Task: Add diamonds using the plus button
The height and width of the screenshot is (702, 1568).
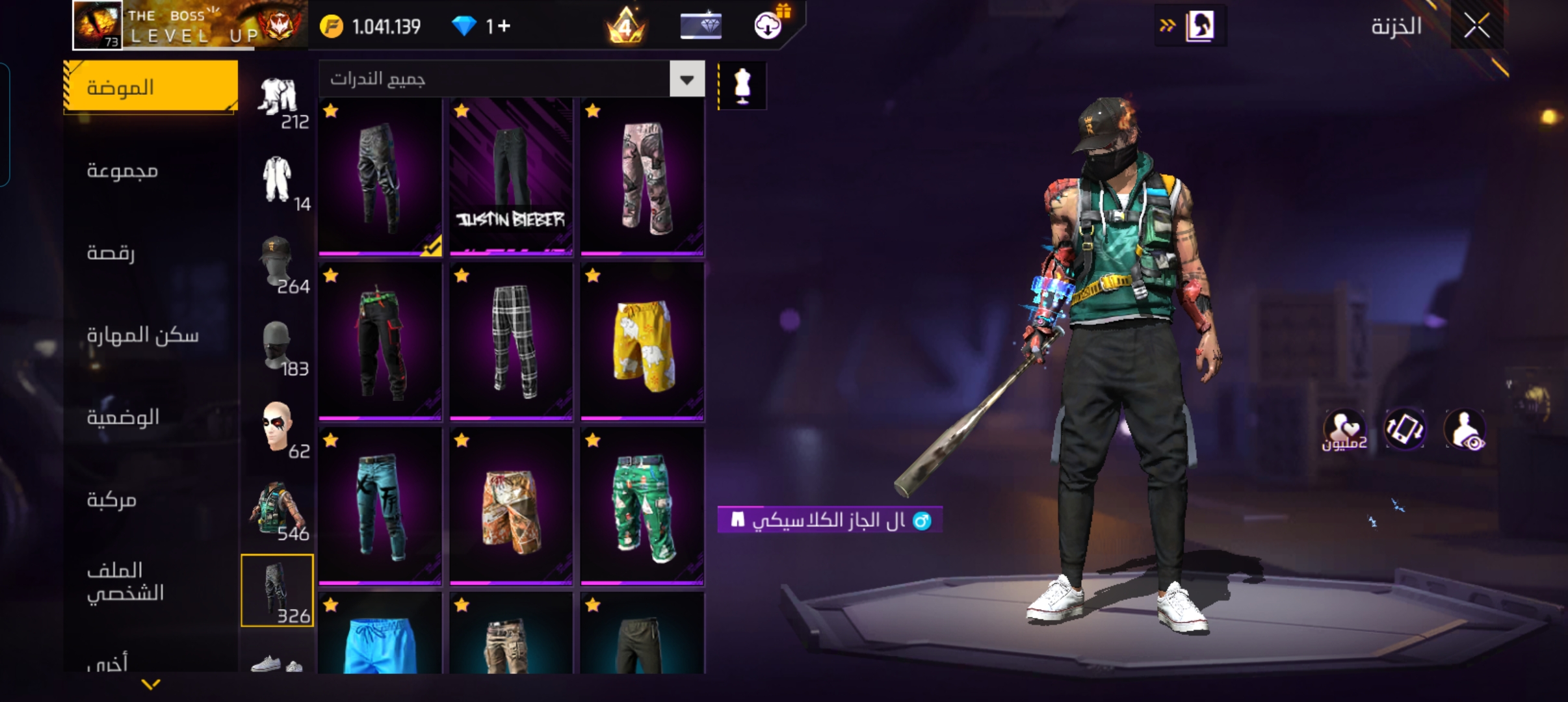Action: [504, 27]
